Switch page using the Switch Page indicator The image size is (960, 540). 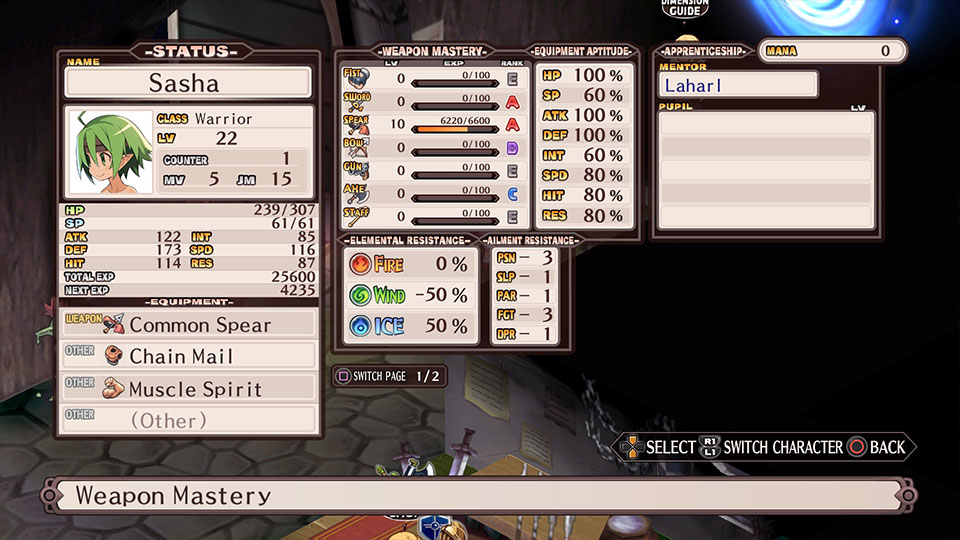pos(389,376)
